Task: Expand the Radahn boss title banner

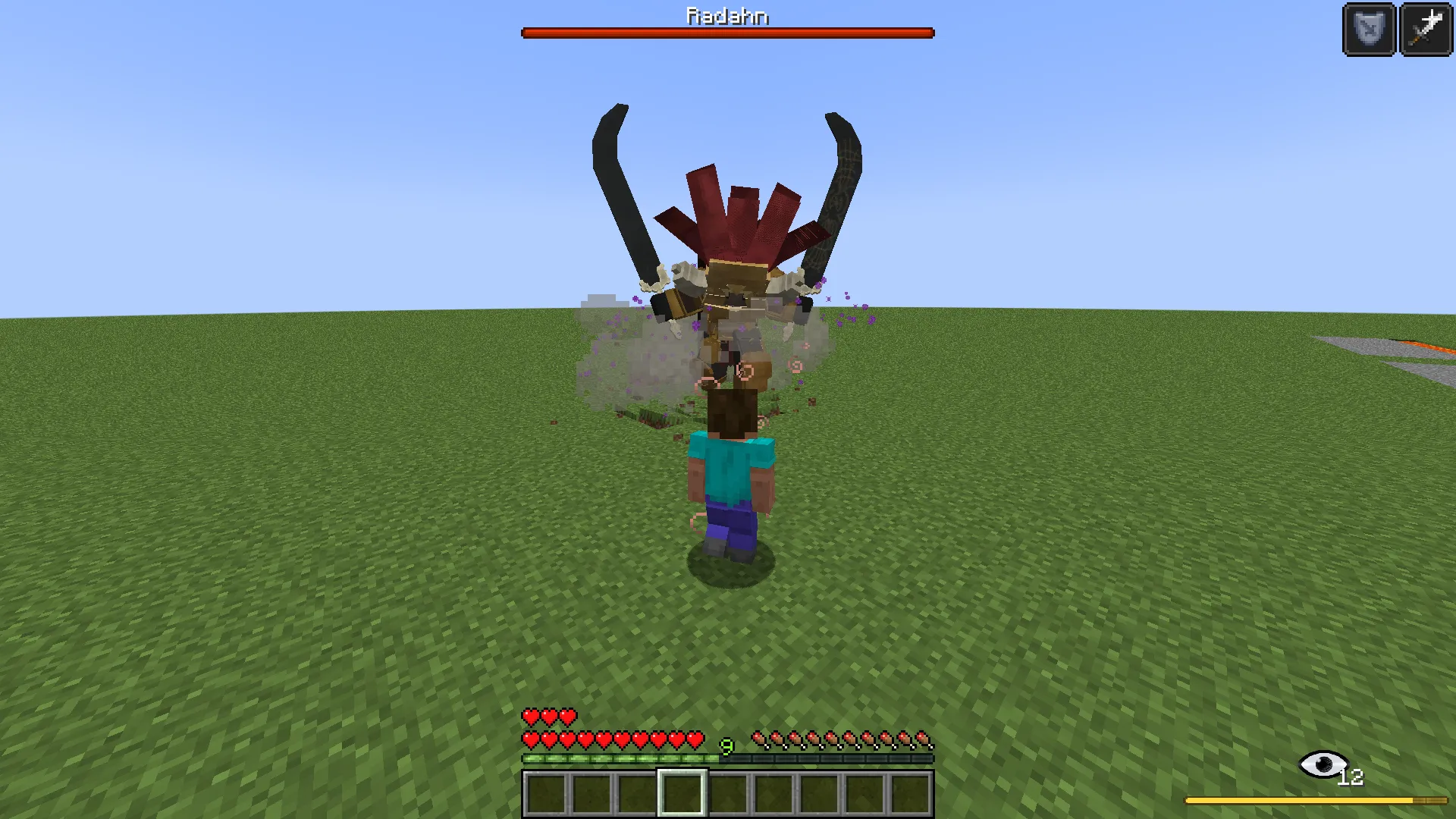Action: click(726, 16)
